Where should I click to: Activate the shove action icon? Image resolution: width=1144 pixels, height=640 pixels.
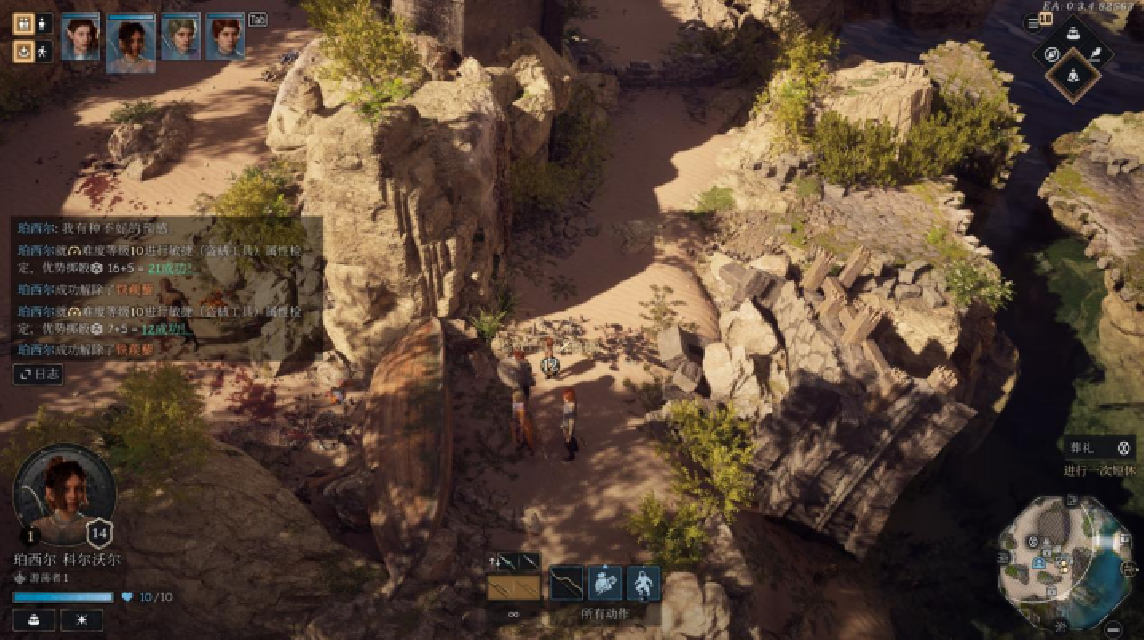click(605, 582)
